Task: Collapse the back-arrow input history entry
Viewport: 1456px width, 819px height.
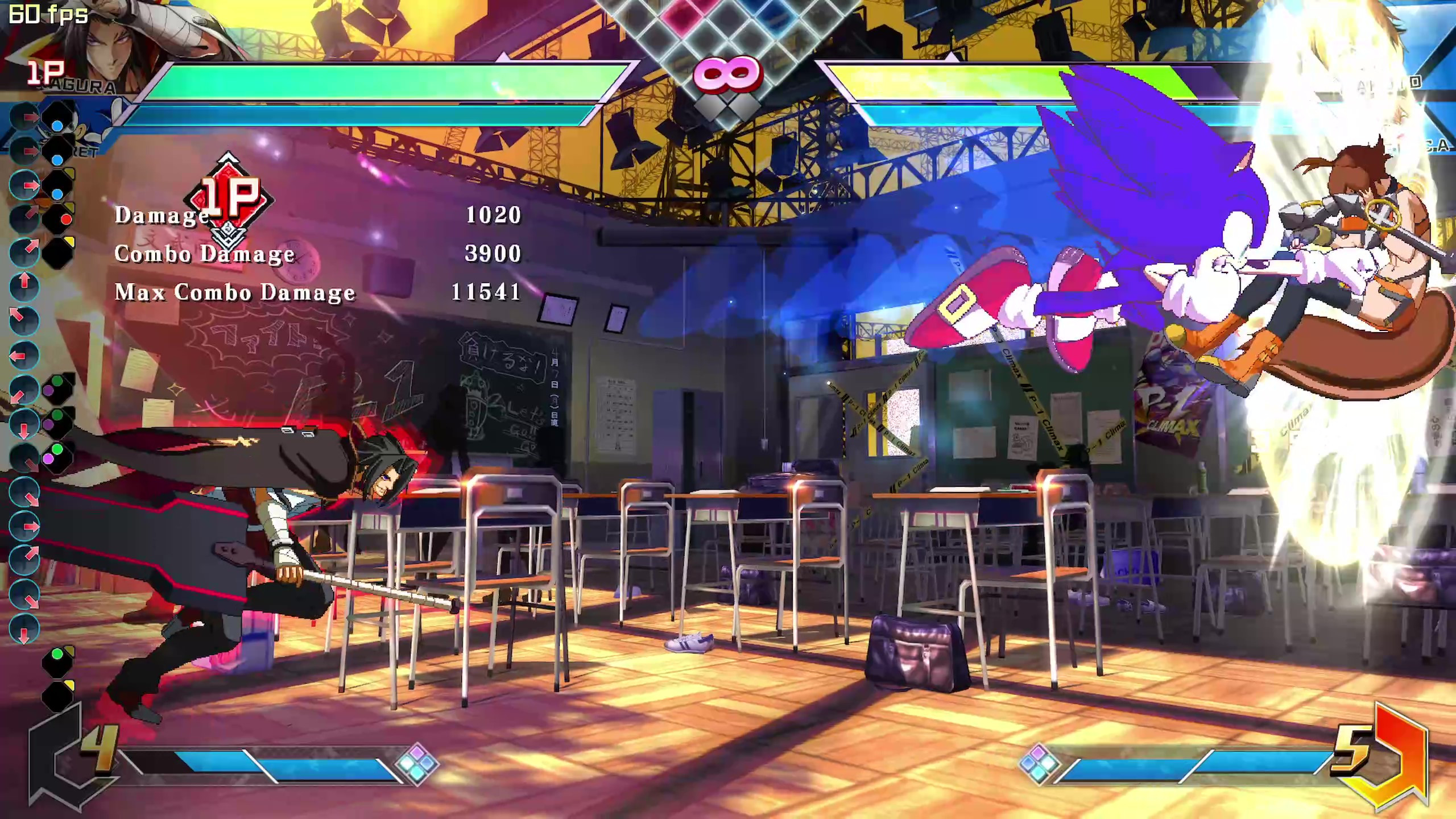Action: pos(18,354)
